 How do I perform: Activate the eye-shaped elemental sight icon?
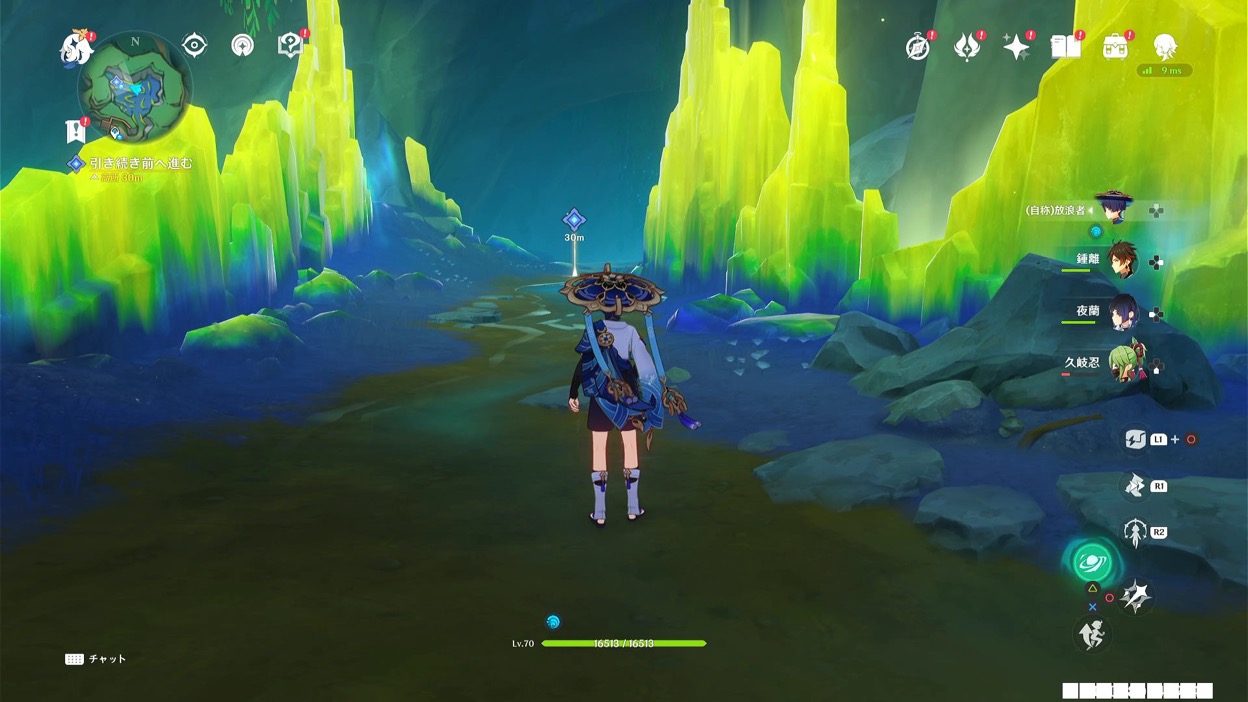click(194, 45)
